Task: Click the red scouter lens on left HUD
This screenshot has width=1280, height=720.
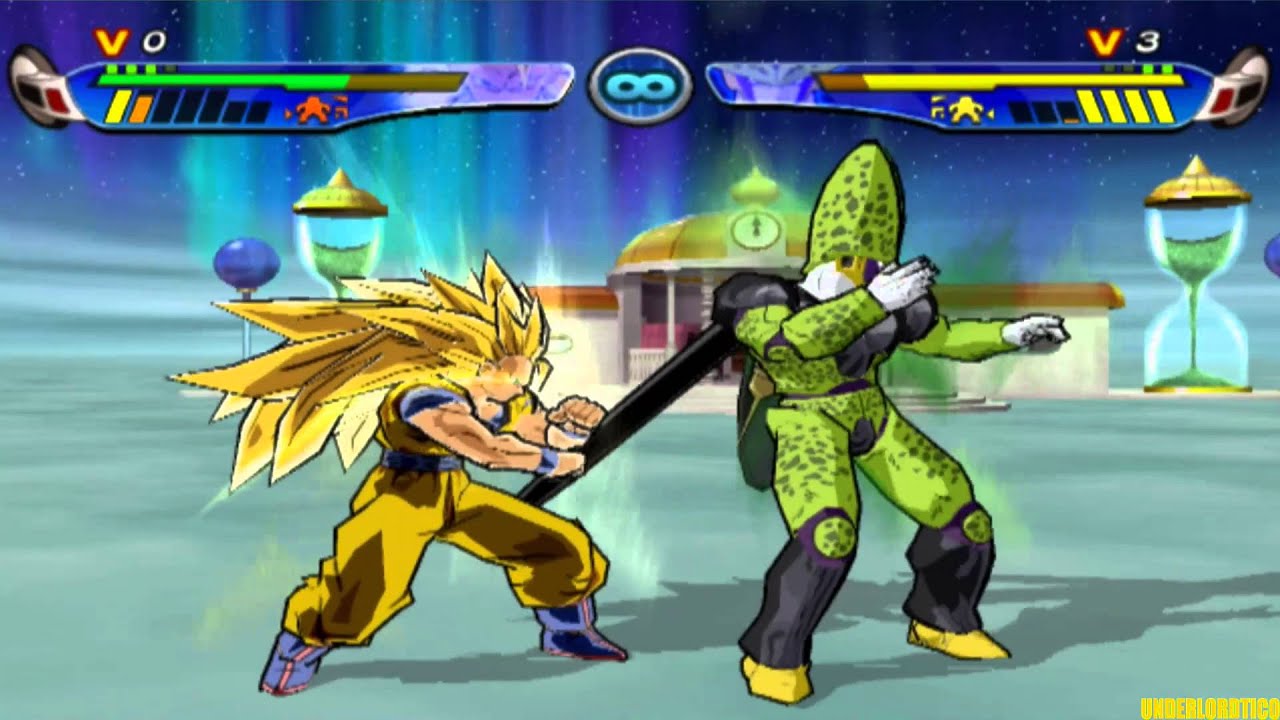Action: [x=53, y=100]
